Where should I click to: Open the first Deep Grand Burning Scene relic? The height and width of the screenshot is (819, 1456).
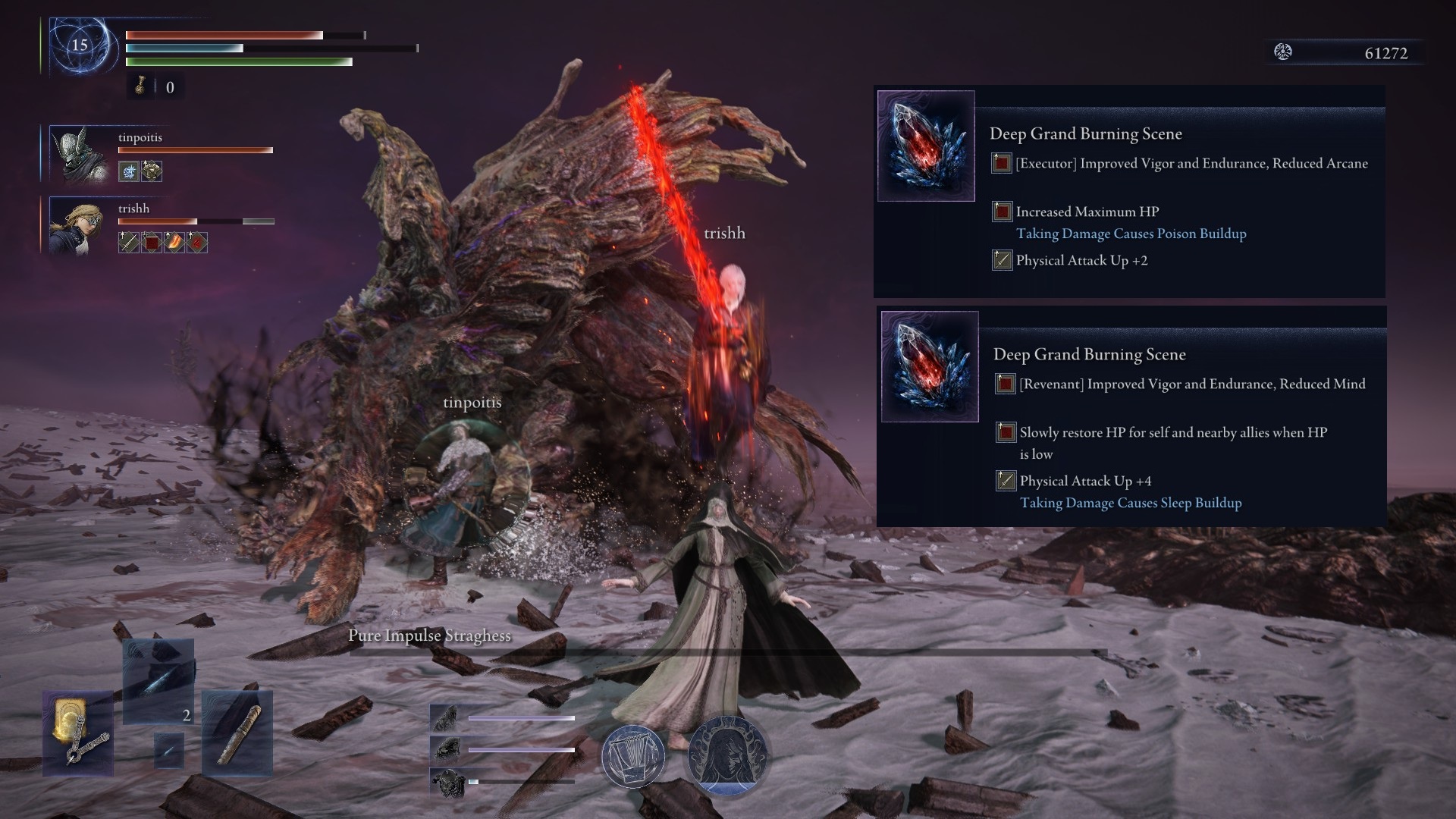pos(926,146)
